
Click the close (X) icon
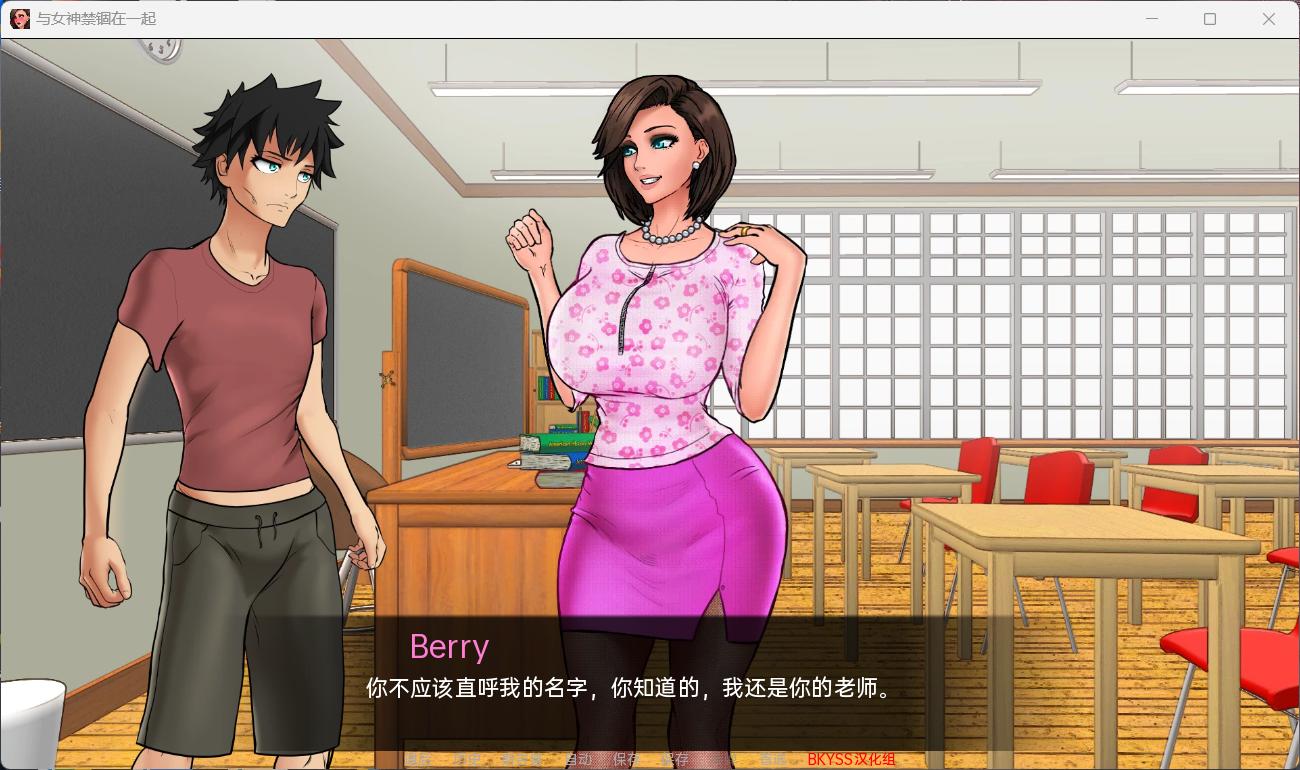tap(1268, 19)
